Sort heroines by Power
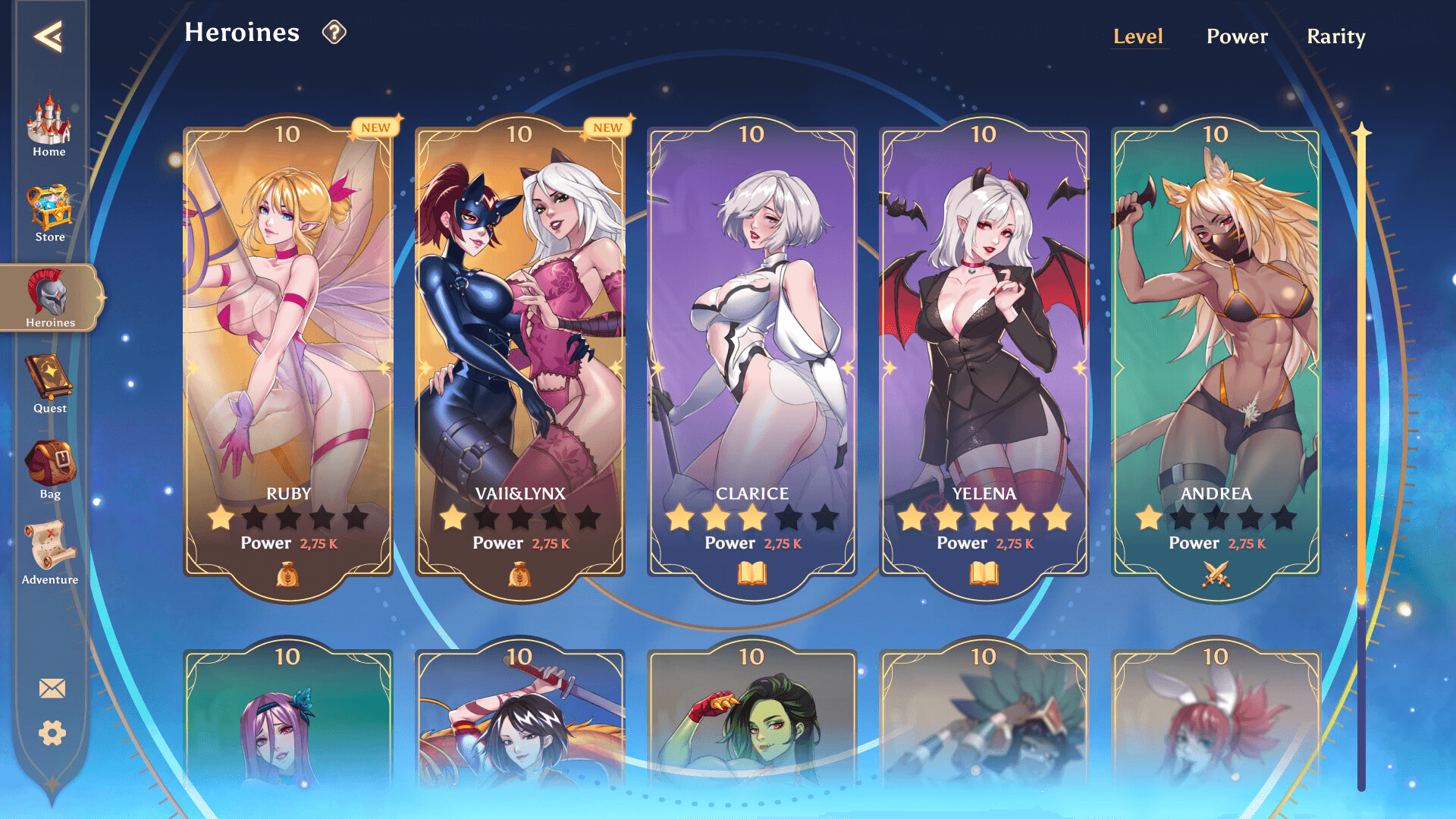The image size is (1456, 819). pyautogui.click(x=1237, y=36)
